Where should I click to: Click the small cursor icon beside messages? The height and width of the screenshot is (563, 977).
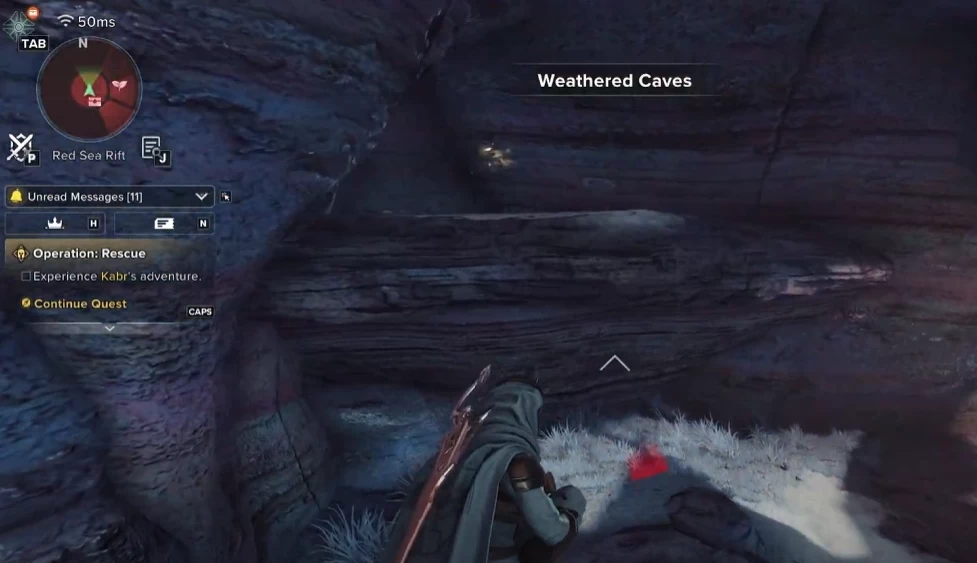(x=226, y=197)
